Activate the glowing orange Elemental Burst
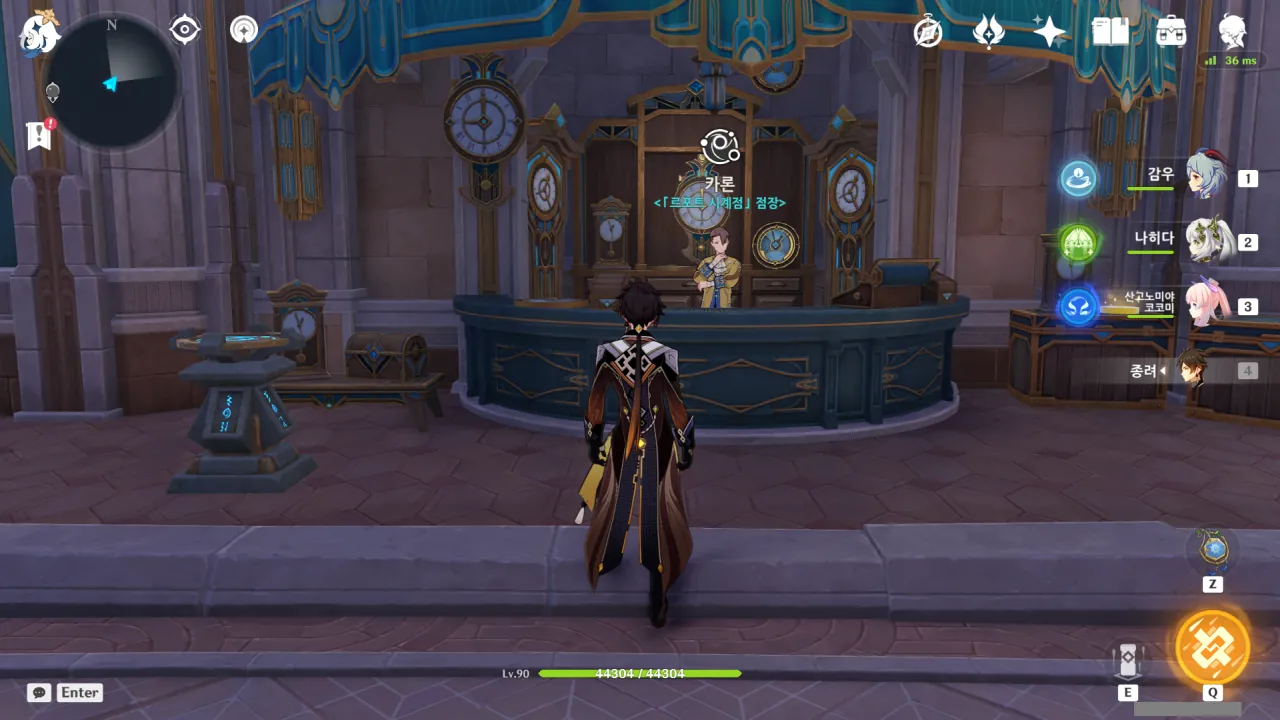The height and width of the screenshot is (720, 1280). [1212, 646]
